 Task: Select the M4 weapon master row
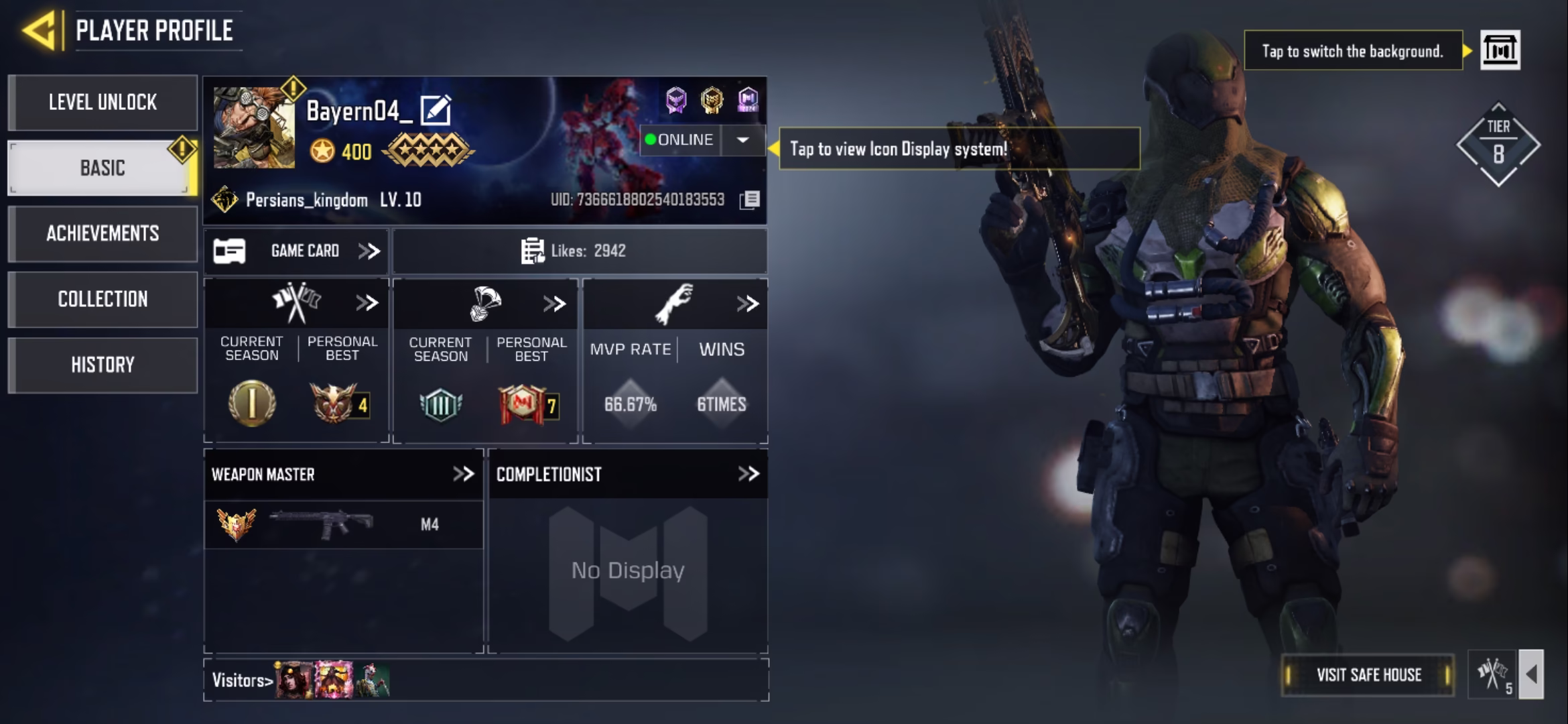343,524
